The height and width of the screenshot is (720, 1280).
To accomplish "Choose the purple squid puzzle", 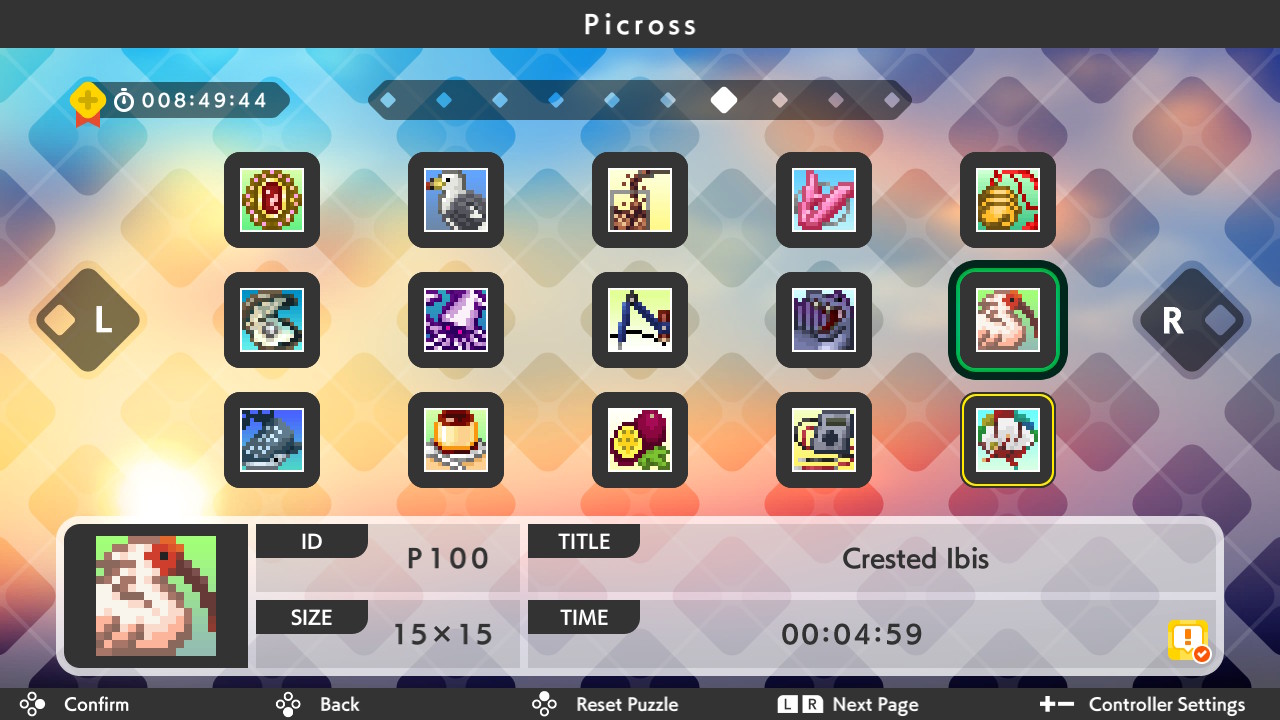I will click(x=456, y=320).
